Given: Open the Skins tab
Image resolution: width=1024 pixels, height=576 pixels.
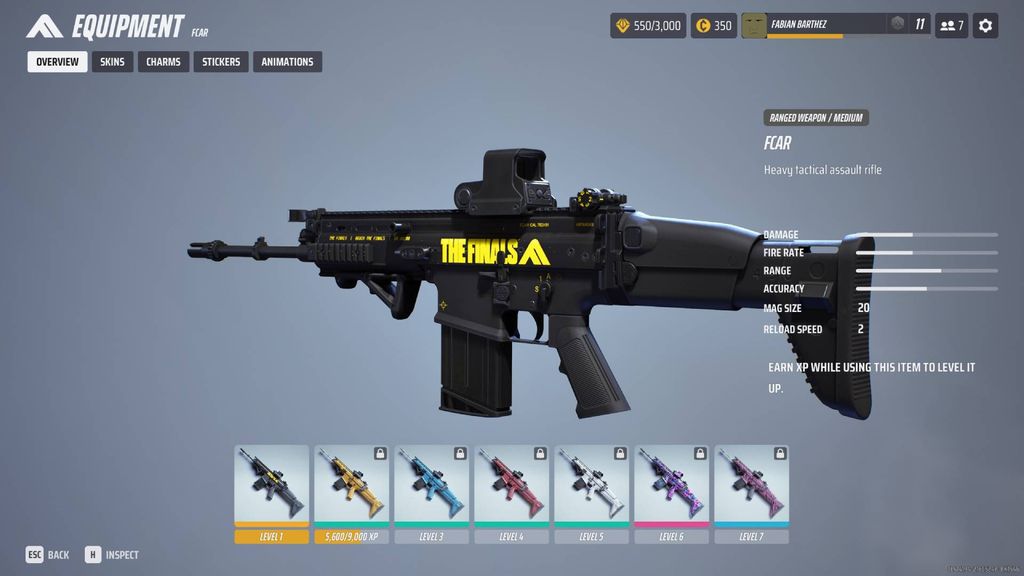Looking at the screenshot, I should click(113, 62).
